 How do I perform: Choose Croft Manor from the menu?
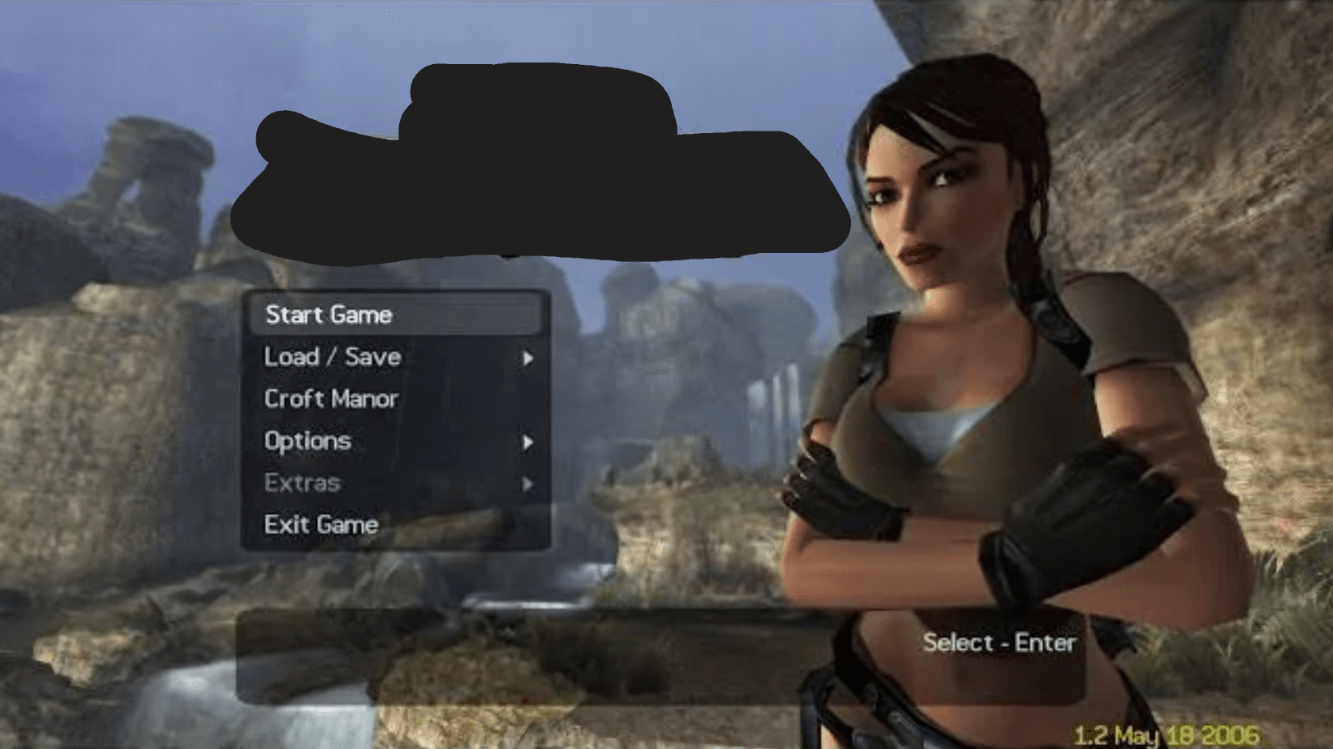[x=331, y=399]
